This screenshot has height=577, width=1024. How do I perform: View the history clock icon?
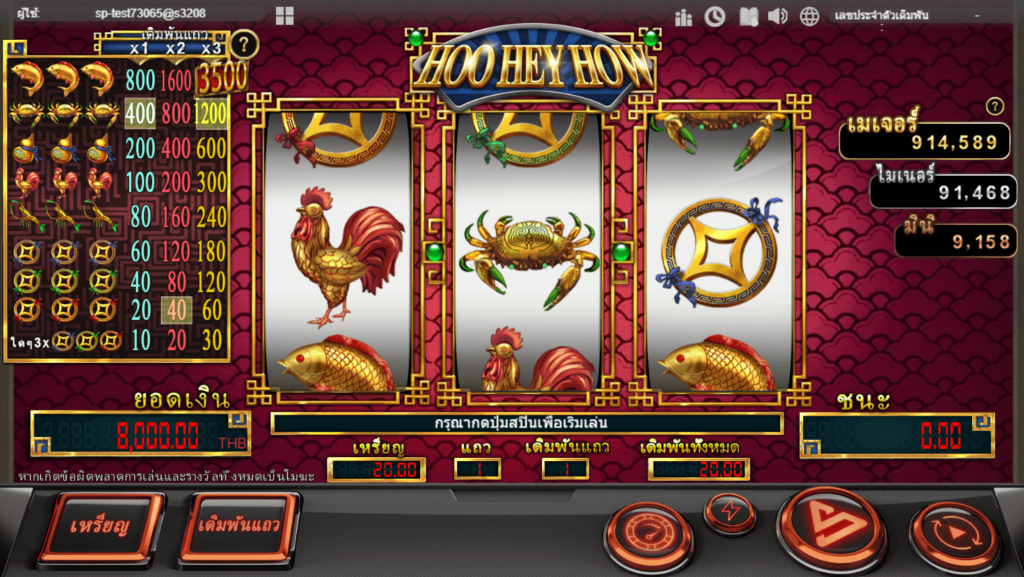(715, 16)
